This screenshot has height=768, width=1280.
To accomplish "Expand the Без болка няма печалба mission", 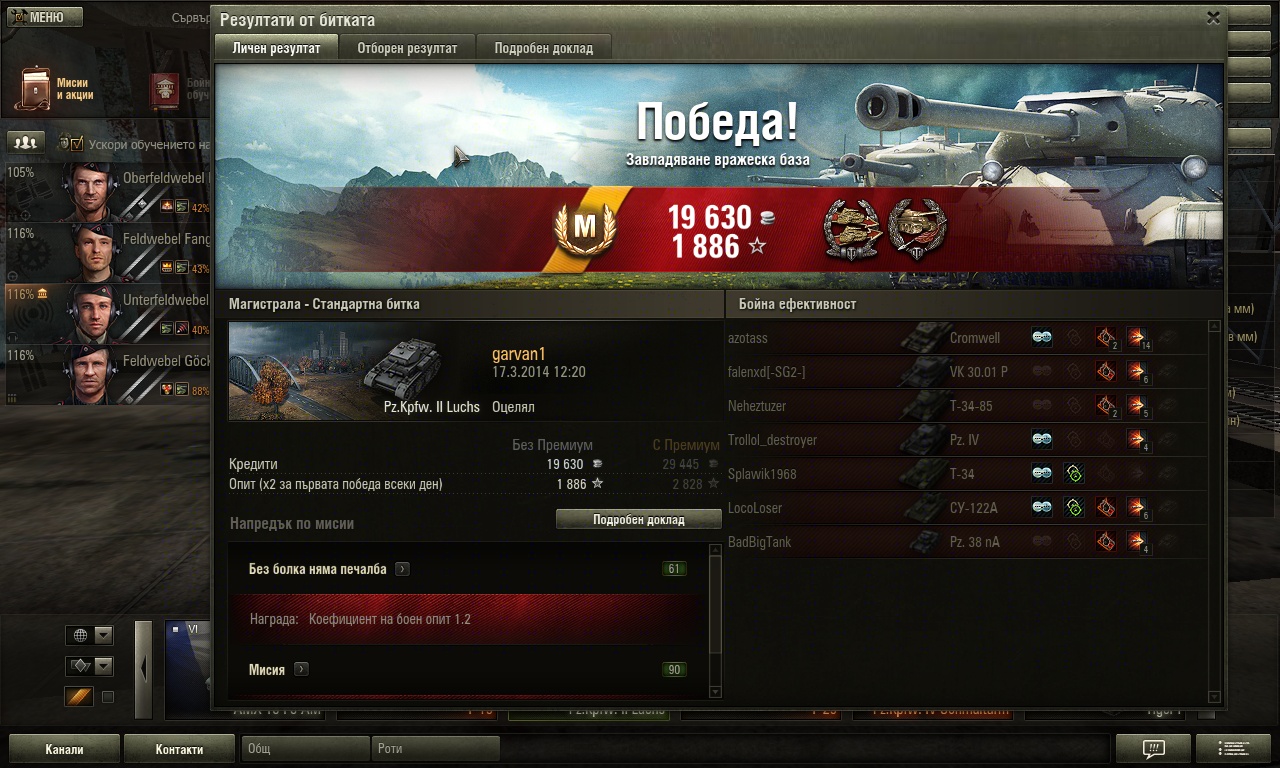I will point(402,569).
